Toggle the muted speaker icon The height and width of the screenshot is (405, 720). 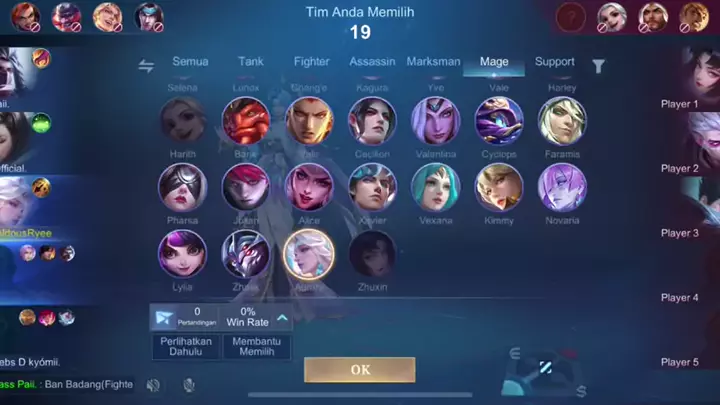[x=153, y=385]
